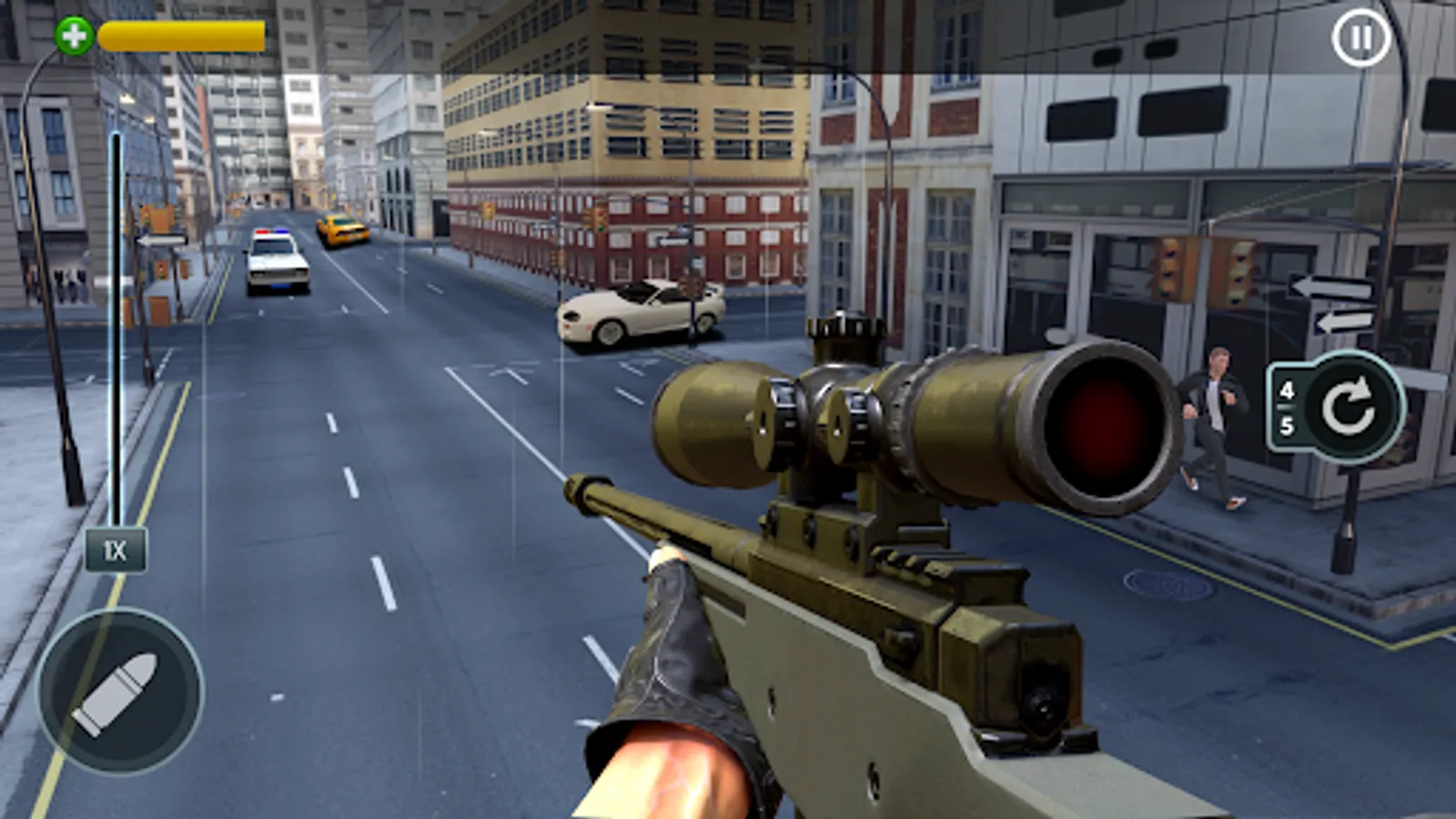Tap the 4/5 ammo counter
Screen dimensions: 1456x819
(1288, 409)
